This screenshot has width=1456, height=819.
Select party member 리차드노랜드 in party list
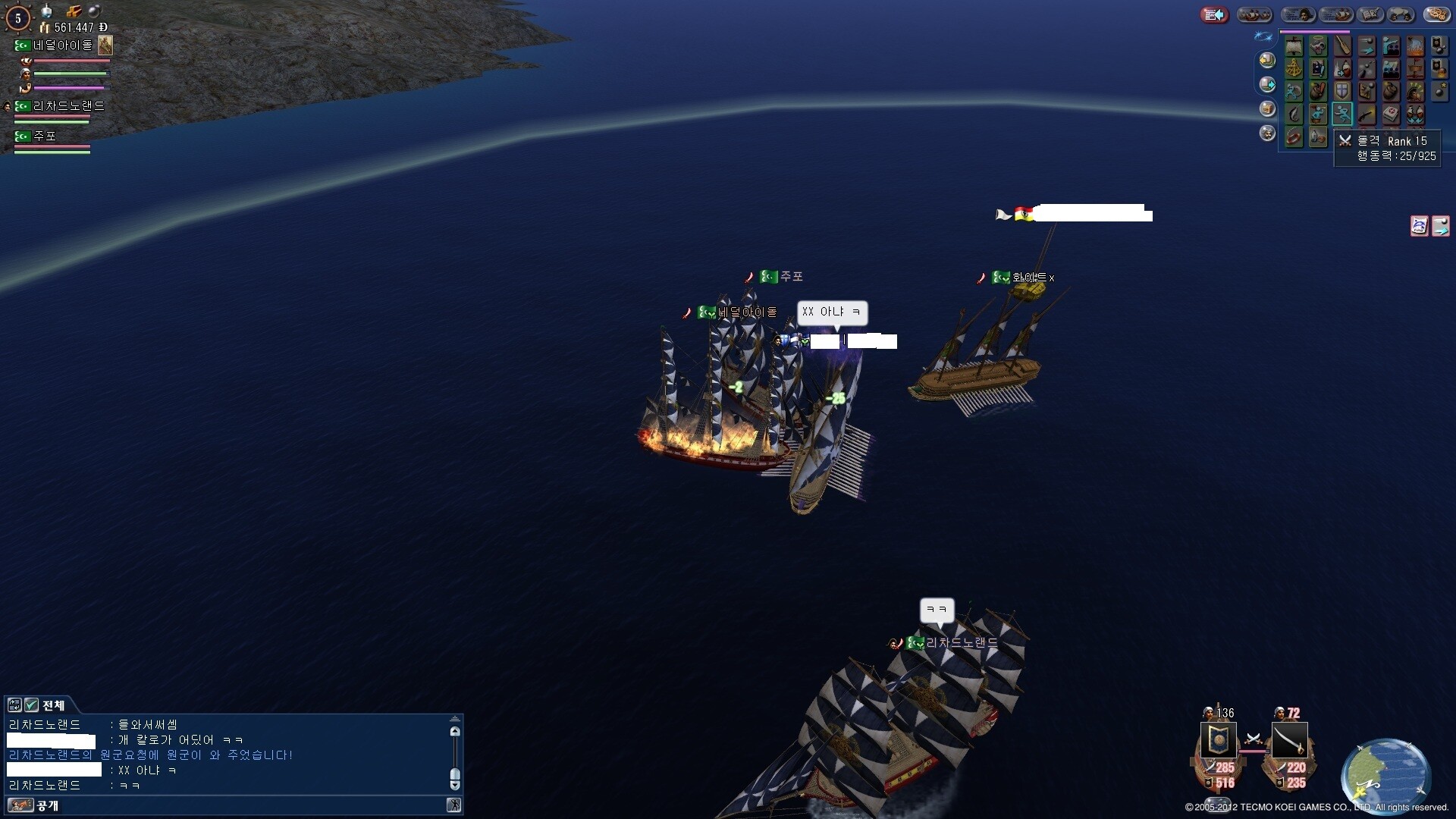click(68, 106)
